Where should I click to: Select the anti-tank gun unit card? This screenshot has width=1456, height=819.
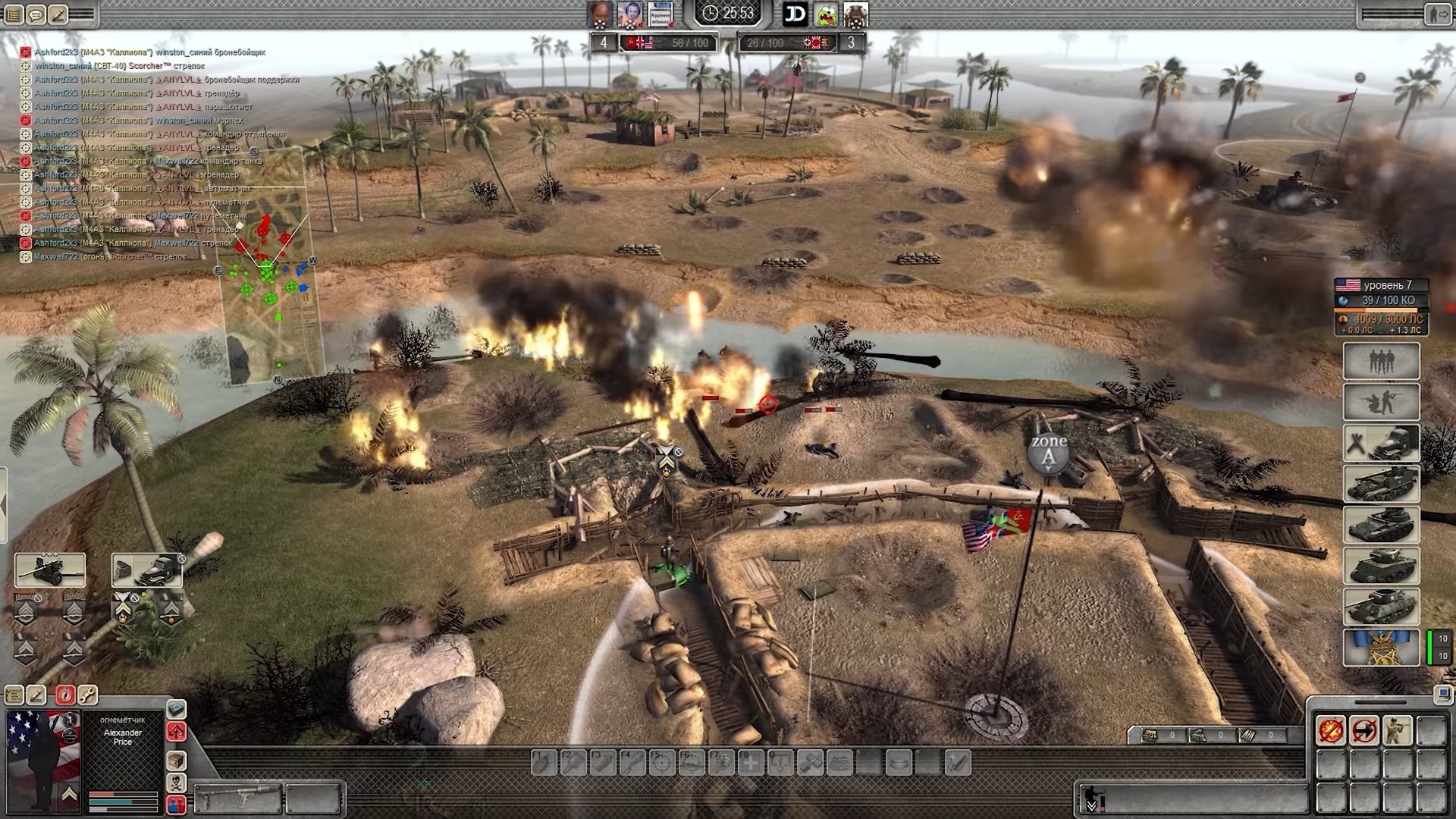(x=50, y=570)
